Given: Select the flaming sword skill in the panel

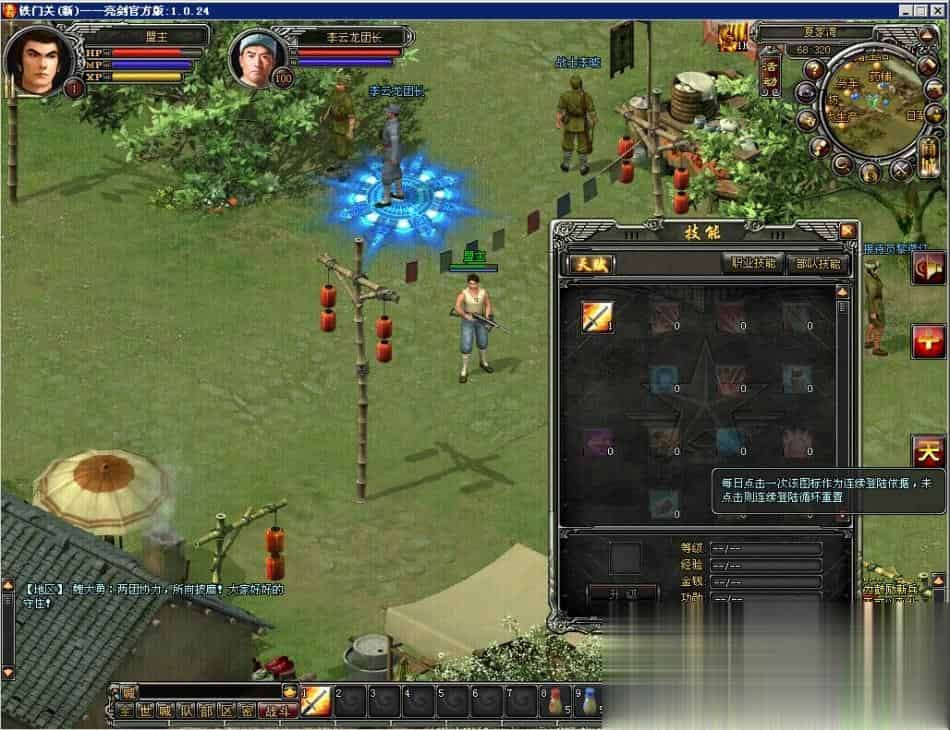Looking at the screenshot, I should tap(597, 316).
